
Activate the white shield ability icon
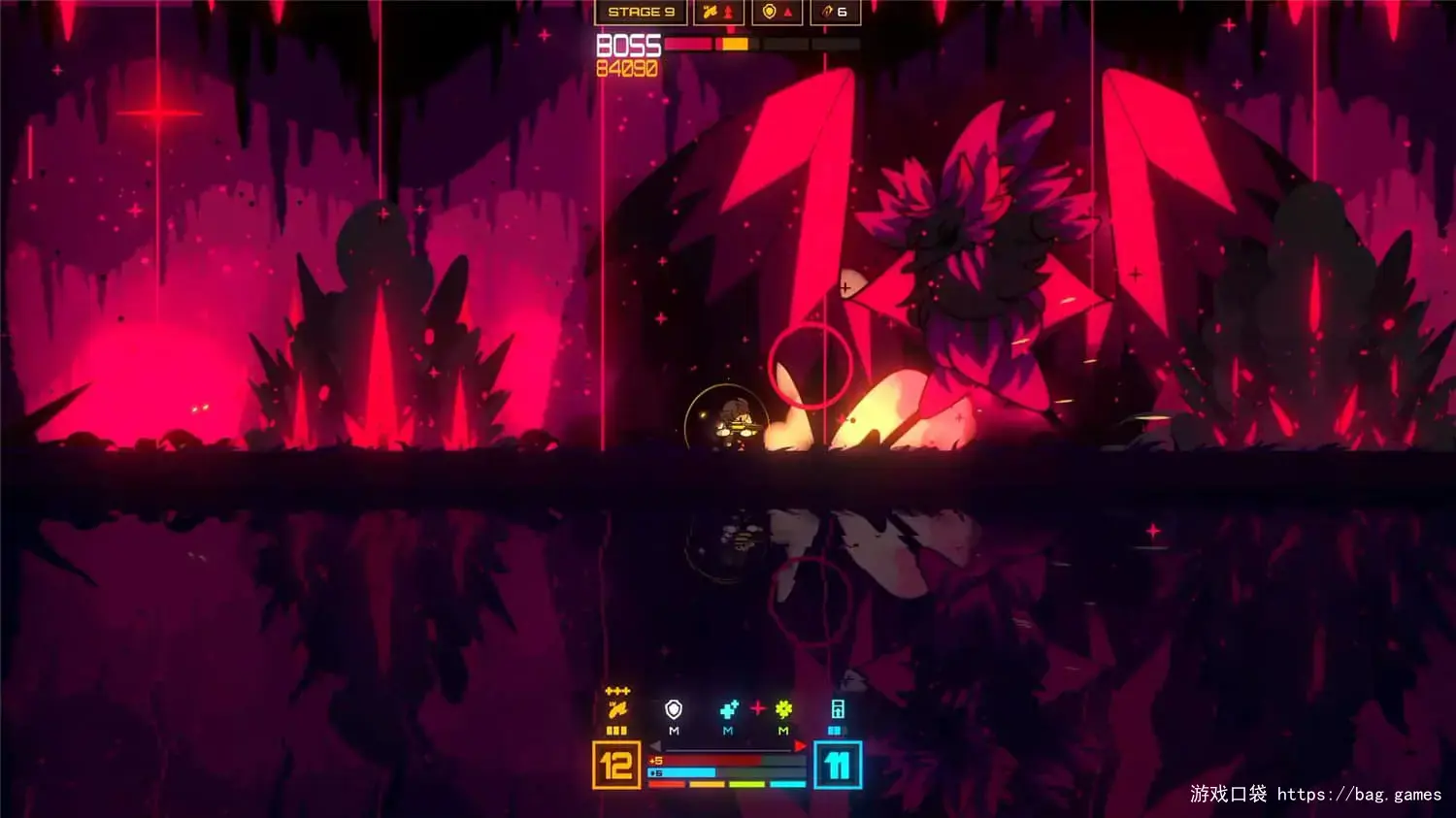[x=674, y=710]
